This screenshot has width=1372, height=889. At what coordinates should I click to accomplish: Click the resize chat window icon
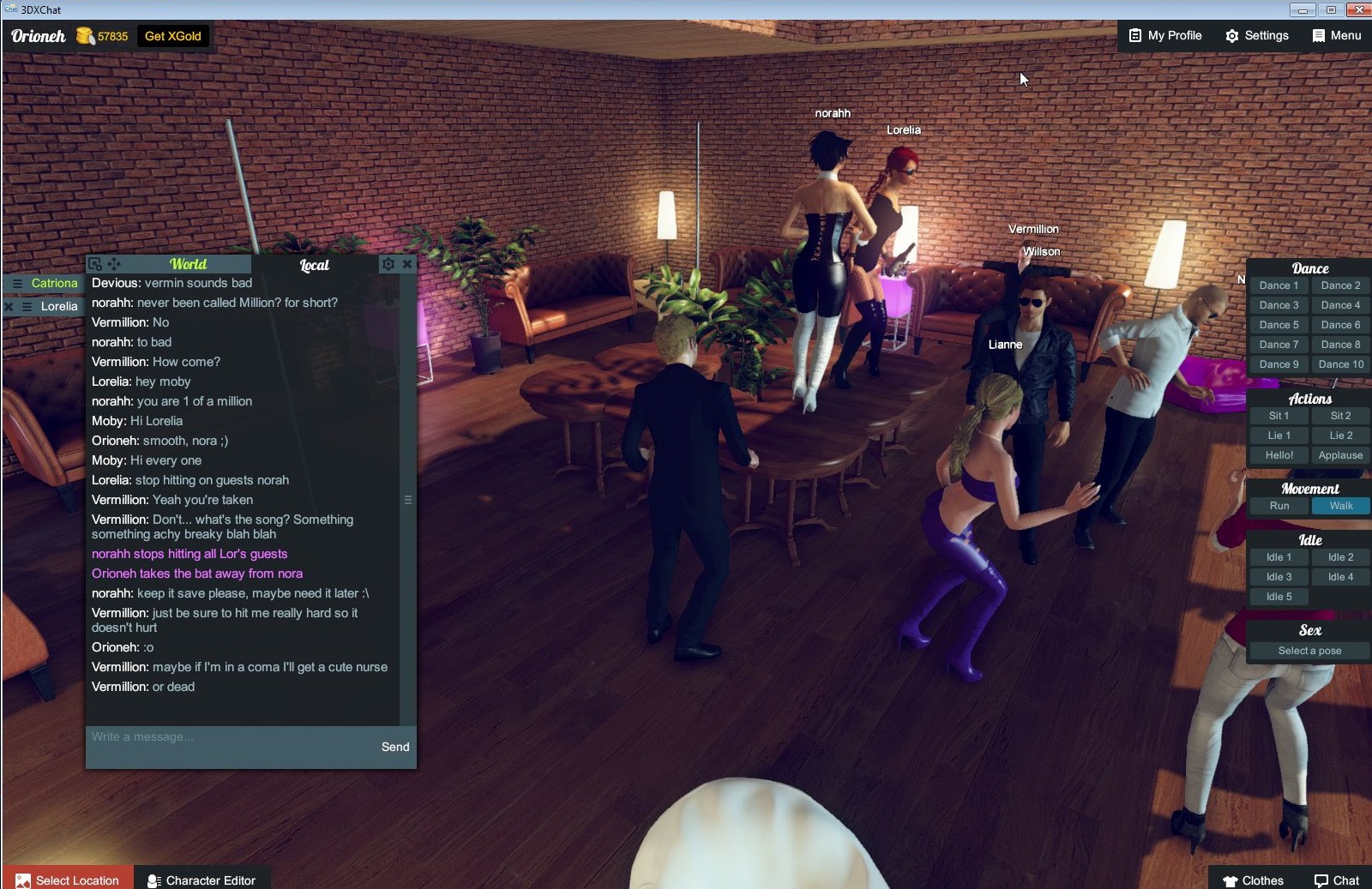pos(94,264)
